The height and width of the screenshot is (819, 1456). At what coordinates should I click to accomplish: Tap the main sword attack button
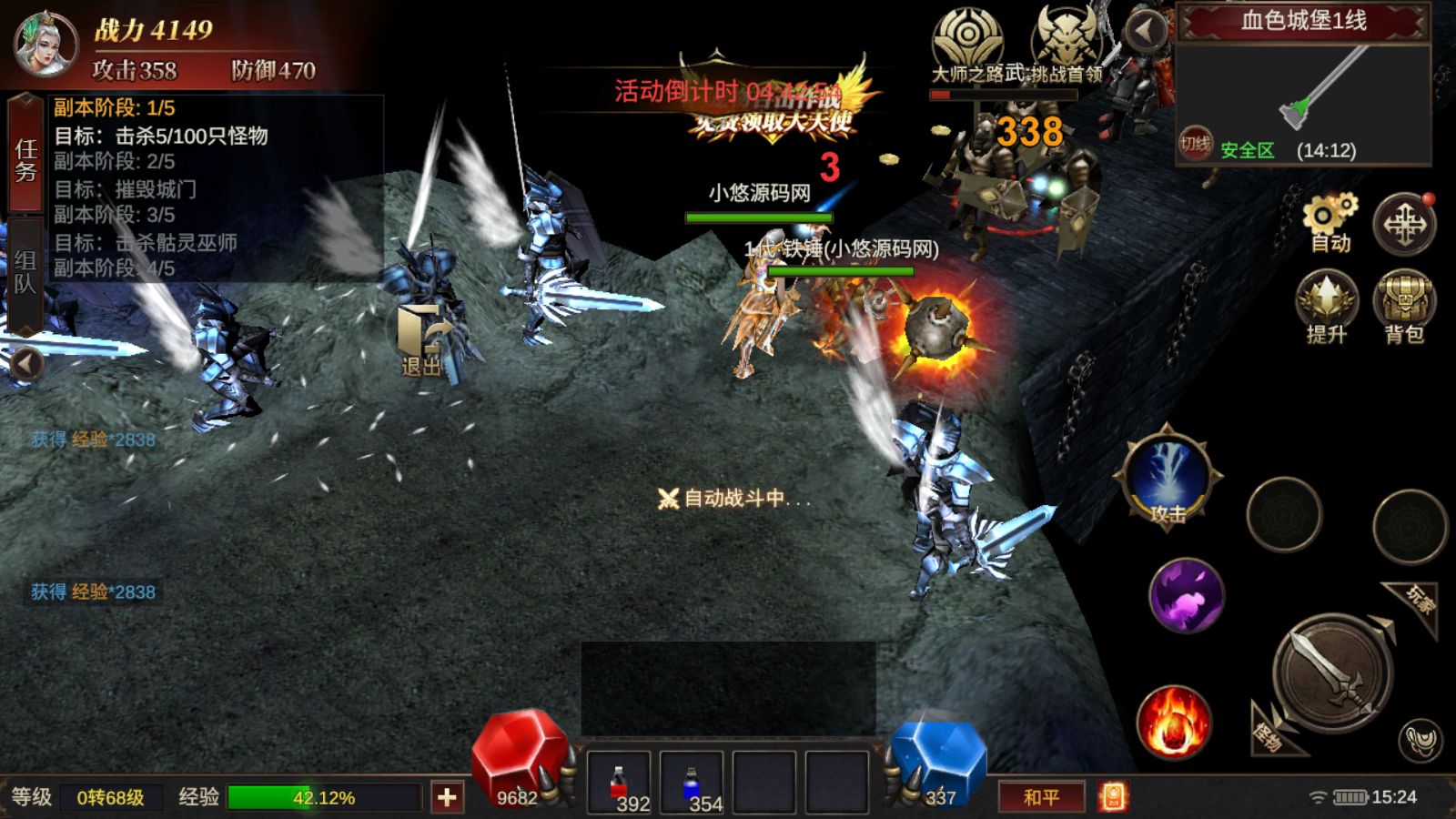[1331, 675]
